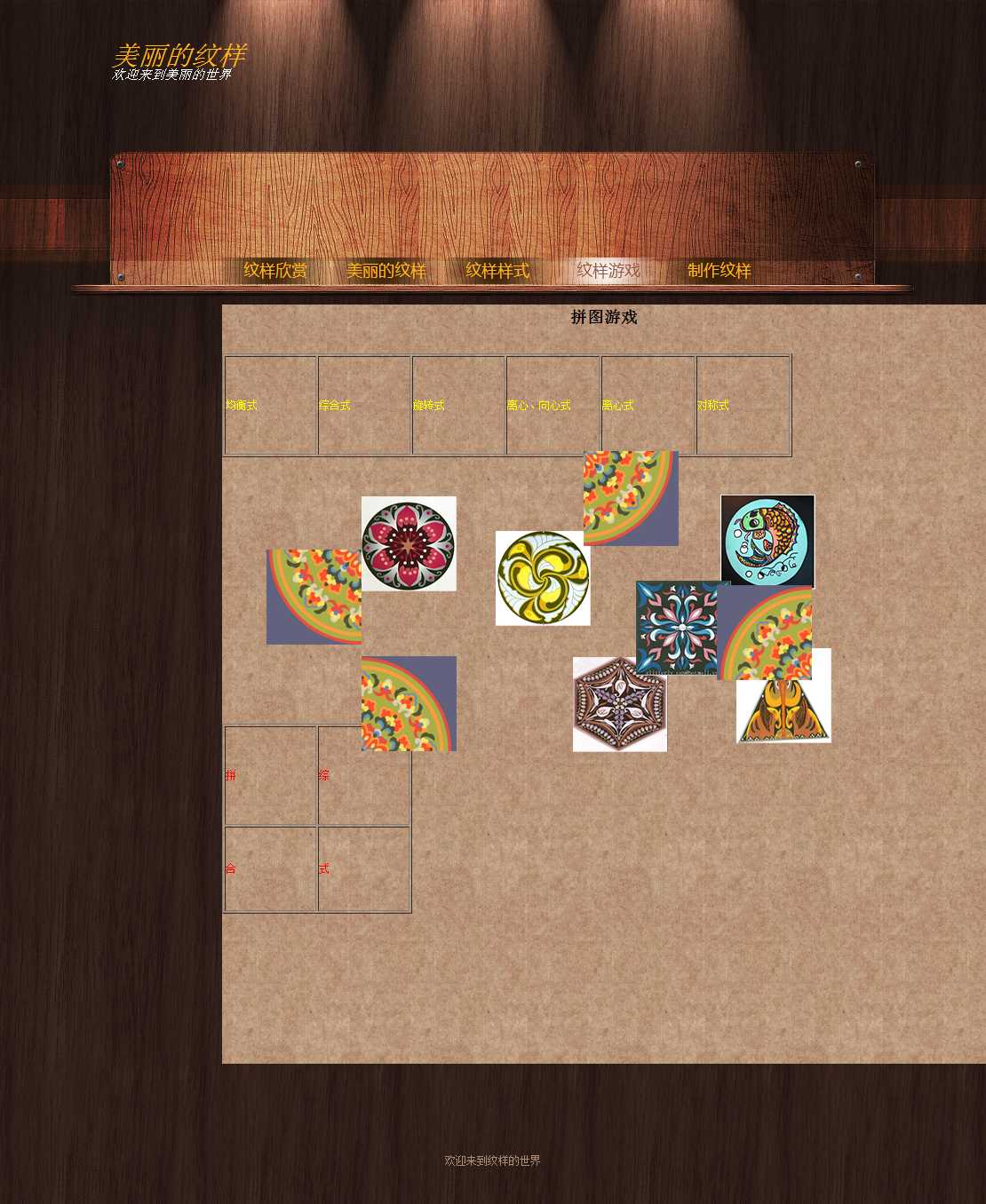Screen dimensions: 986x1204
Task: Open the 制作纹样 page tab
Action: 720,271
